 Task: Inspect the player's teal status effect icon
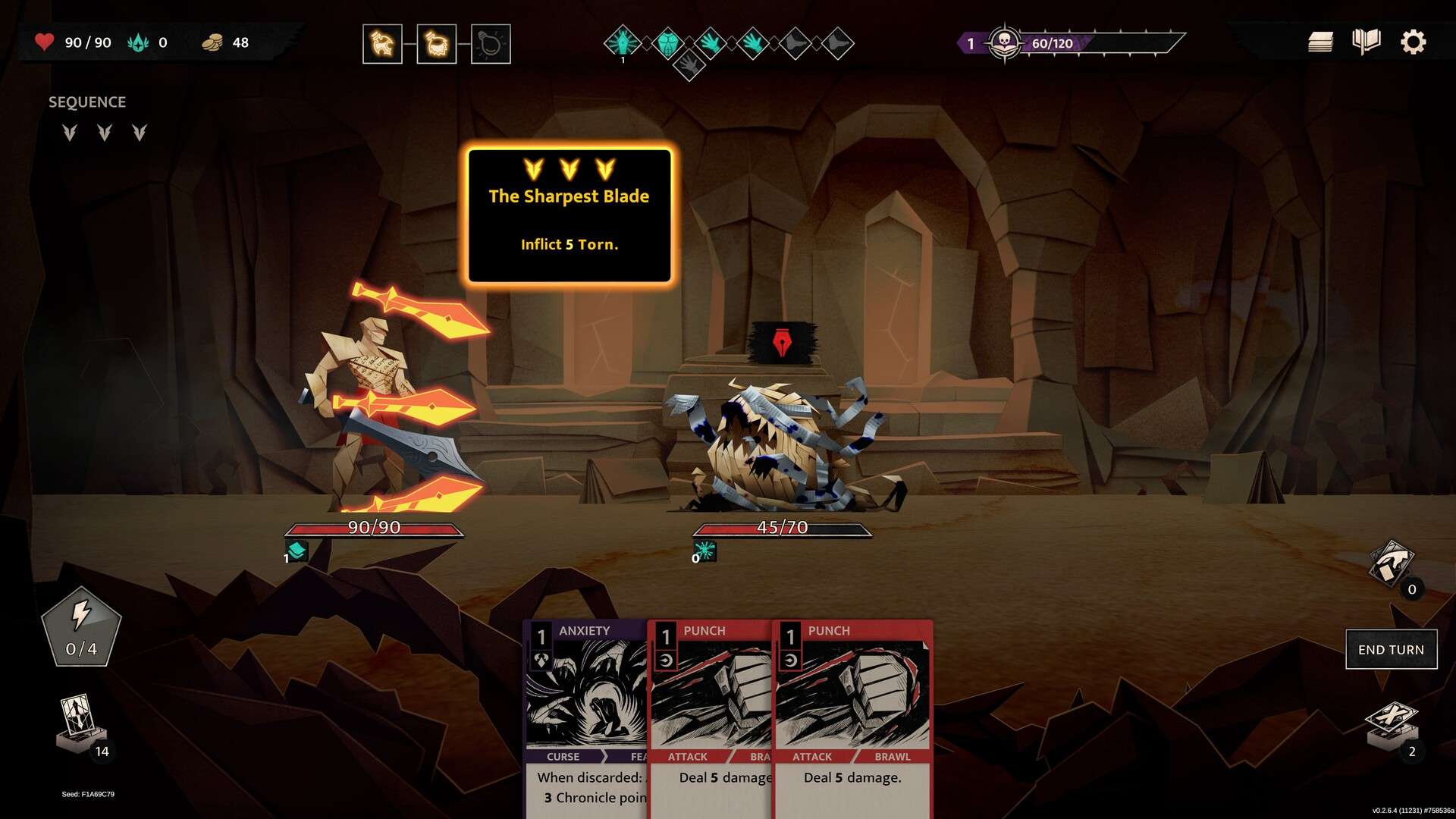click(297, 551)
